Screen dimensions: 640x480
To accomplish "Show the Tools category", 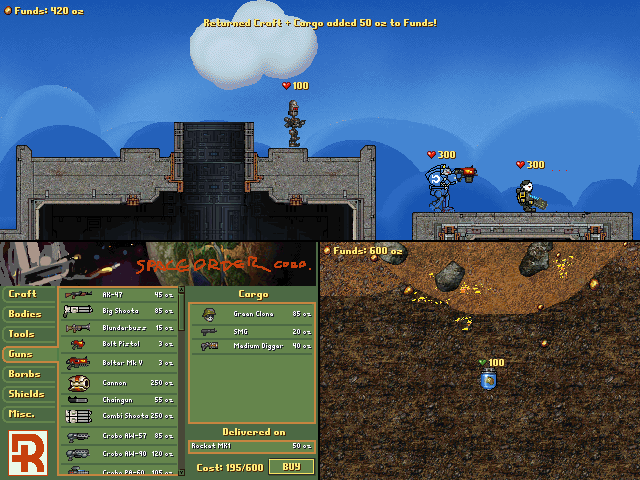I will 29,334.
